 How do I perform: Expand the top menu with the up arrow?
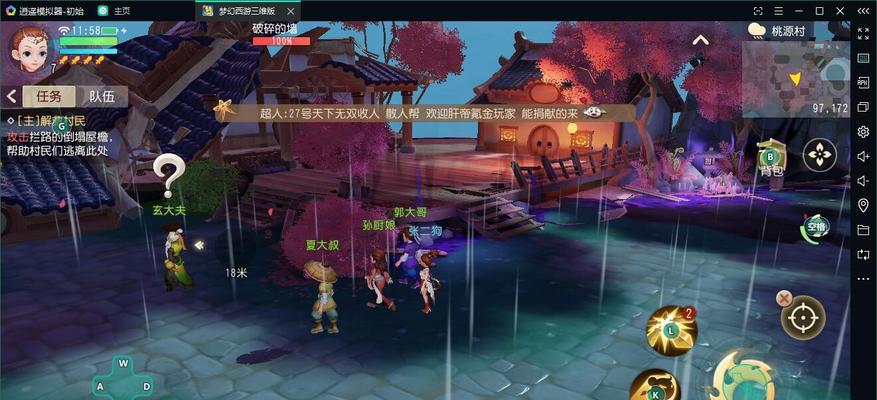click(x=701, y=40)
